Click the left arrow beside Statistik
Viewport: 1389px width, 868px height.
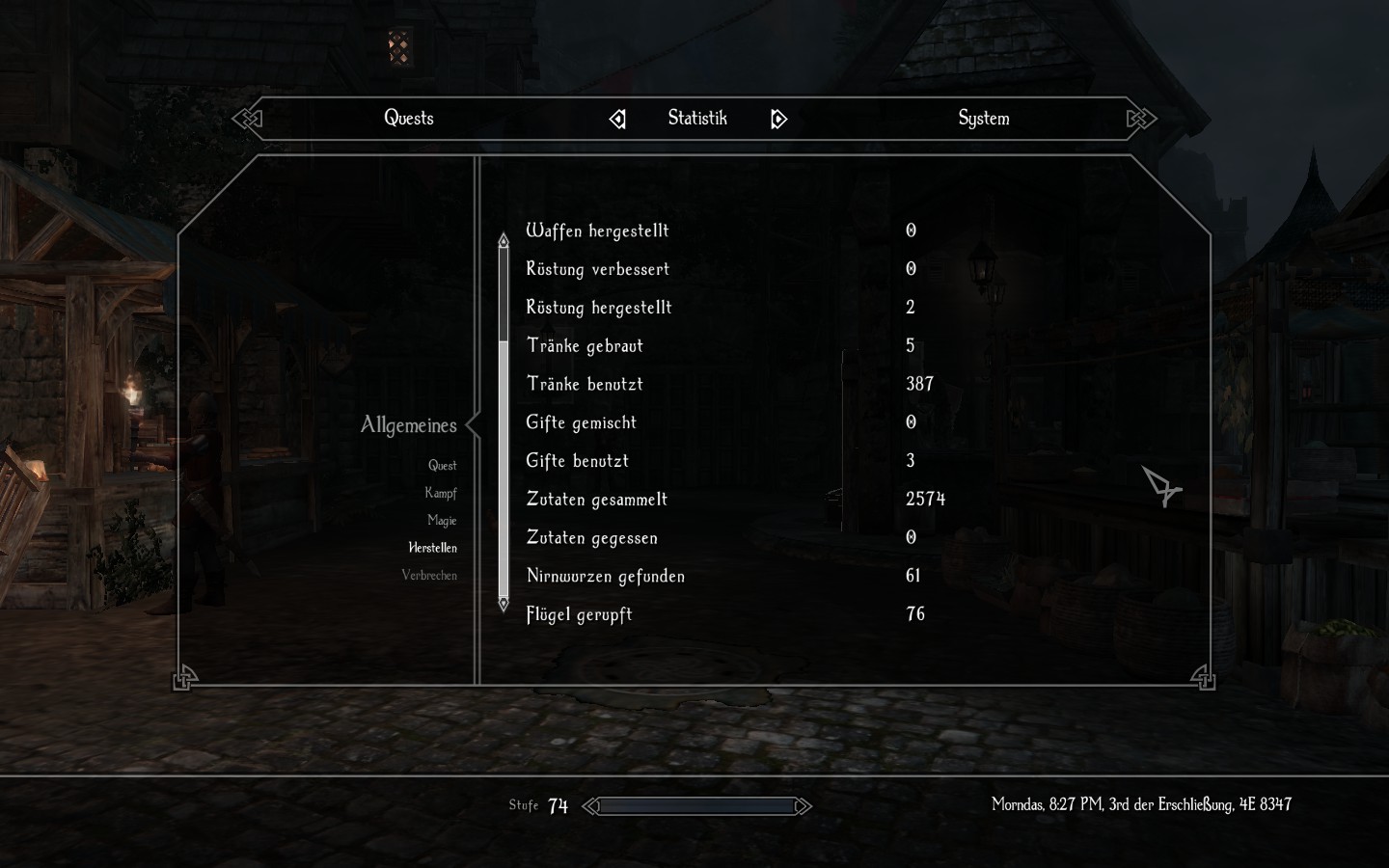point(617,120)
